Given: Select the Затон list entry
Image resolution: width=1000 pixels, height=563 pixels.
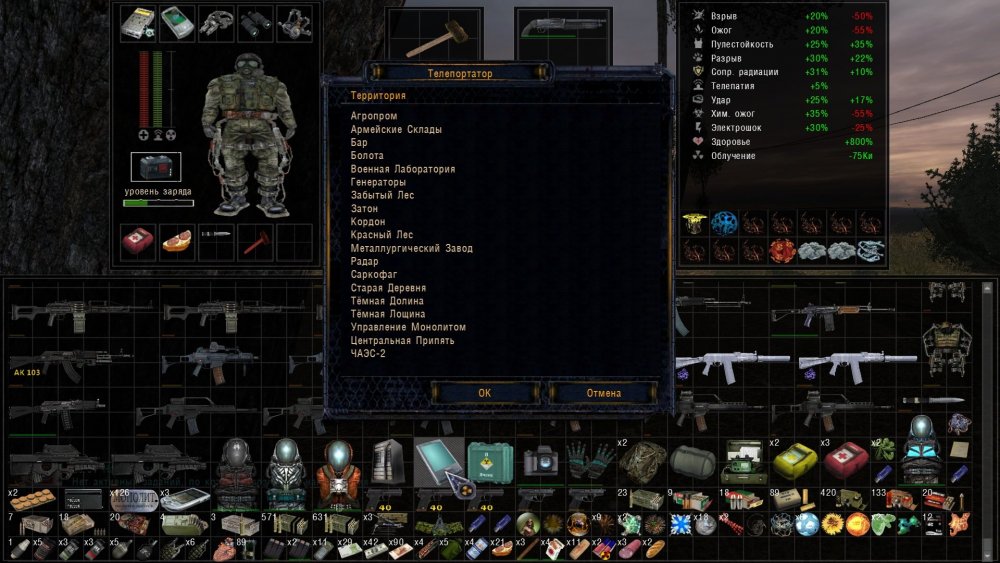Looking at the screenshot, I should point(365,208).
